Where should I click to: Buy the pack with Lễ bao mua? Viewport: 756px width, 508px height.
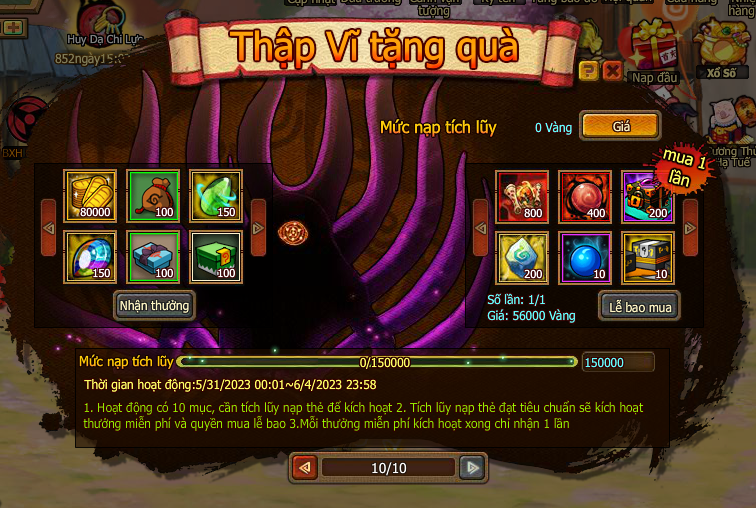point(640,306)
